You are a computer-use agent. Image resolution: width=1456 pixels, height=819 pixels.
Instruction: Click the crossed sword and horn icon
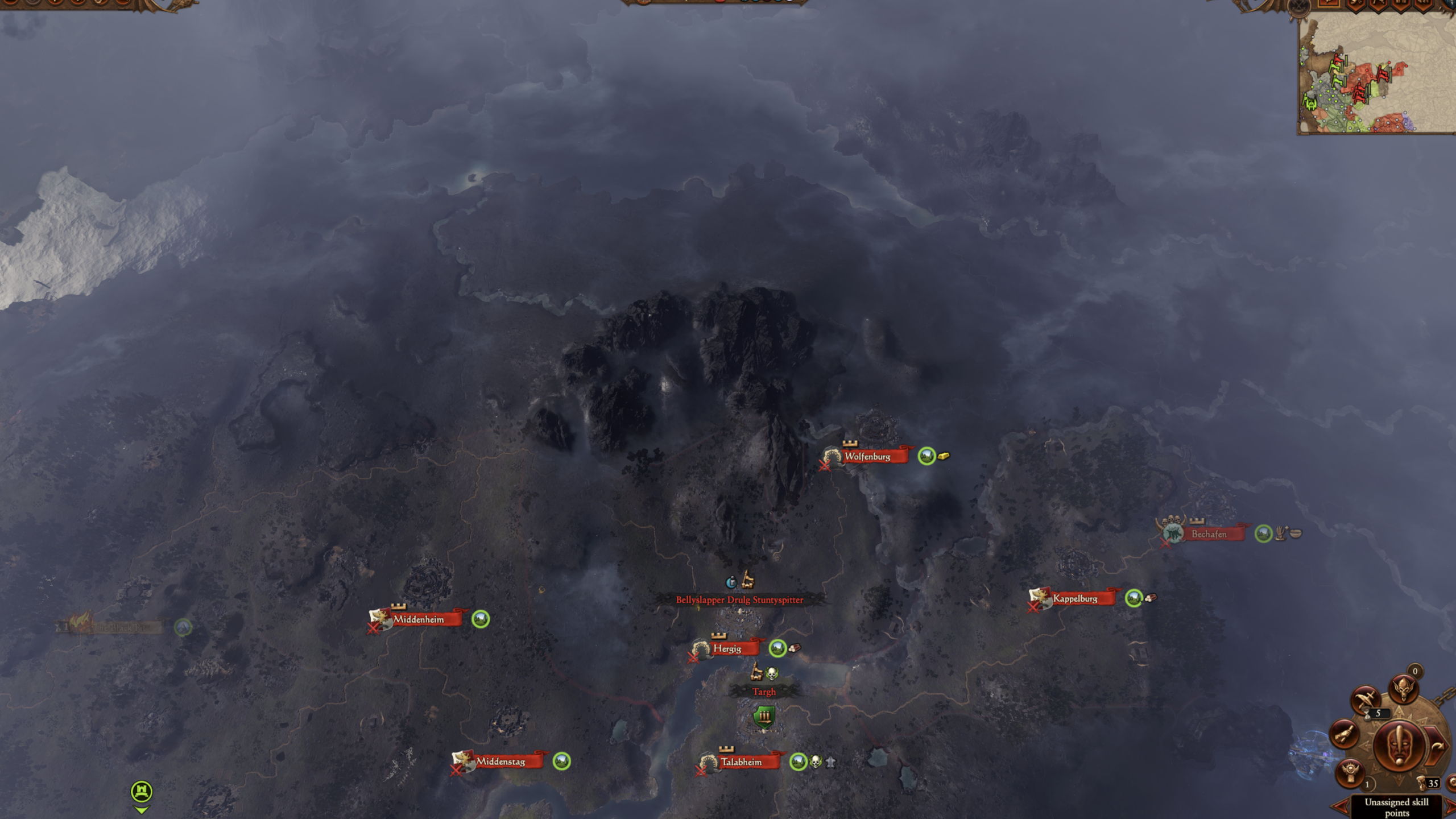pyautogui.click(x=1365, y=700)
